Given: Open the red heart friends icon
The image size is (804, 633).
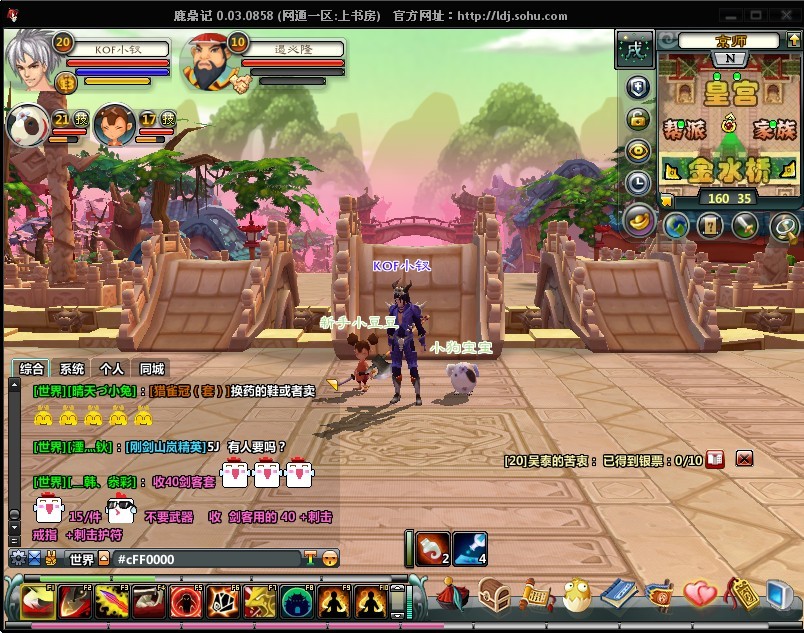Looking at the screenshot, I should pos(699,596).
